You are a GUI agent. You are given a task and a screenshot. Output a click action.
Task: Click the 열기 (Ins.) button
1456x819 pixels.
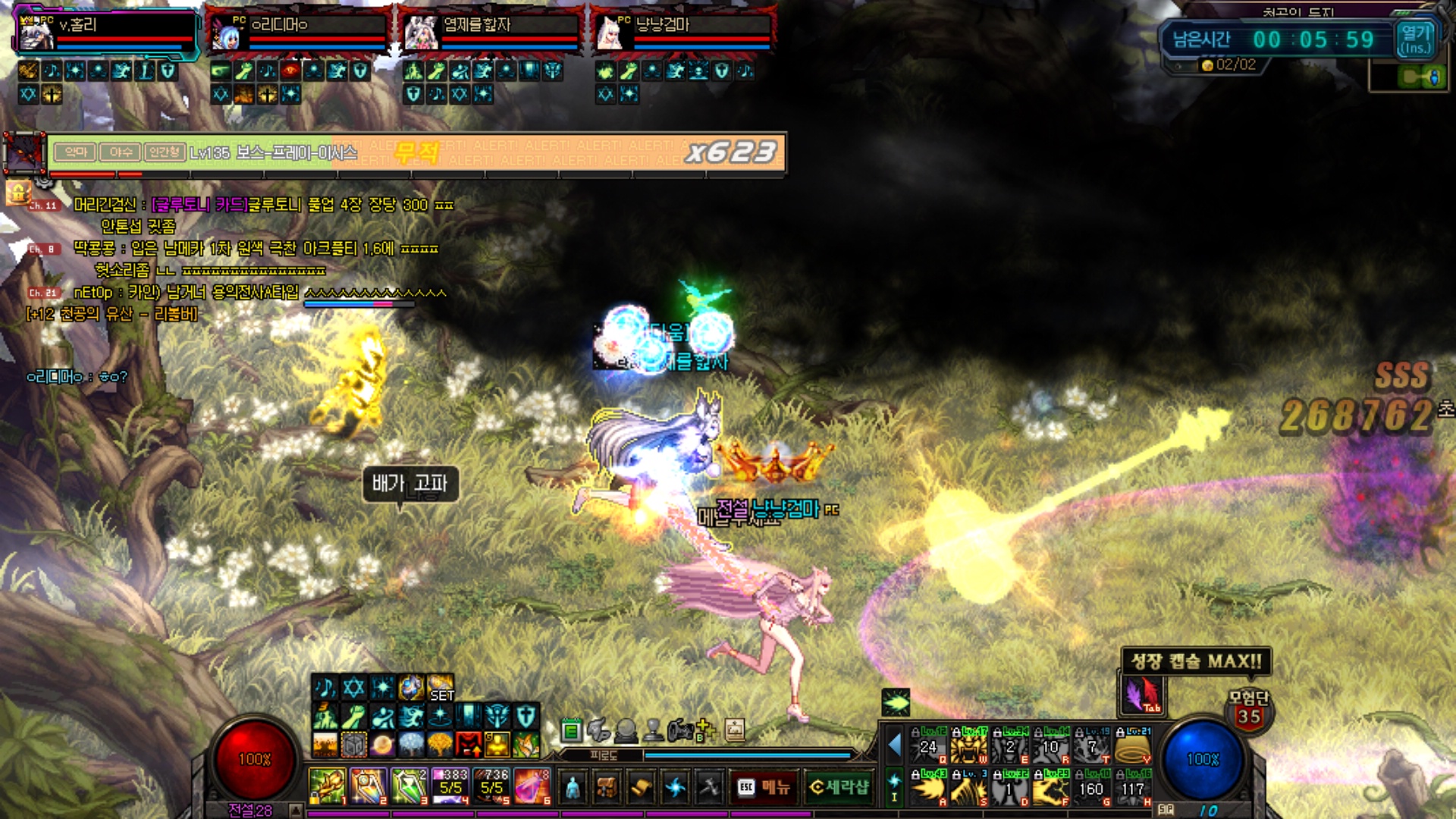tap(1415, 39)
